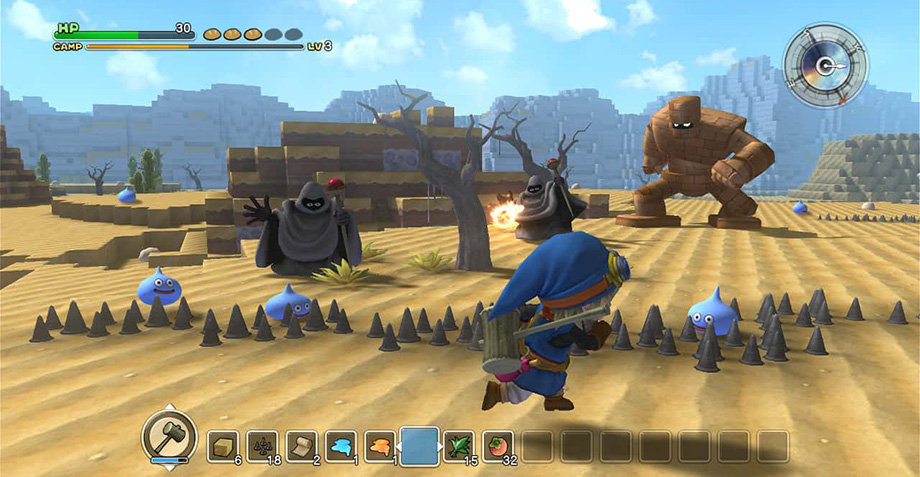This screenshot has height=477, width=920.
Task: Select the equipped hammer weapon icon
Action: point(168,434)
